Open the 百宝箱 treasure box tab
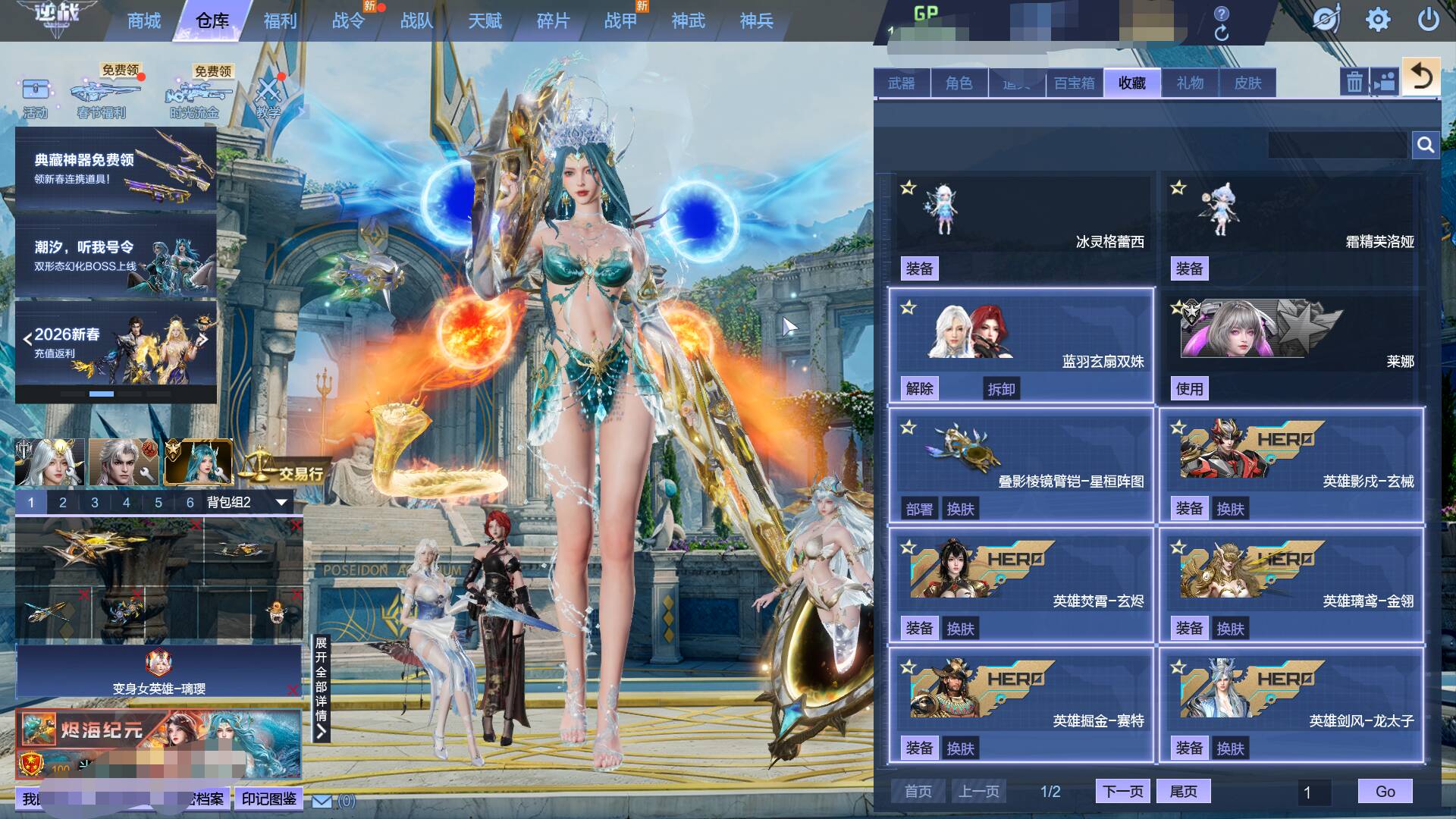This screenshot has width=1456, height=819. 1075,83
